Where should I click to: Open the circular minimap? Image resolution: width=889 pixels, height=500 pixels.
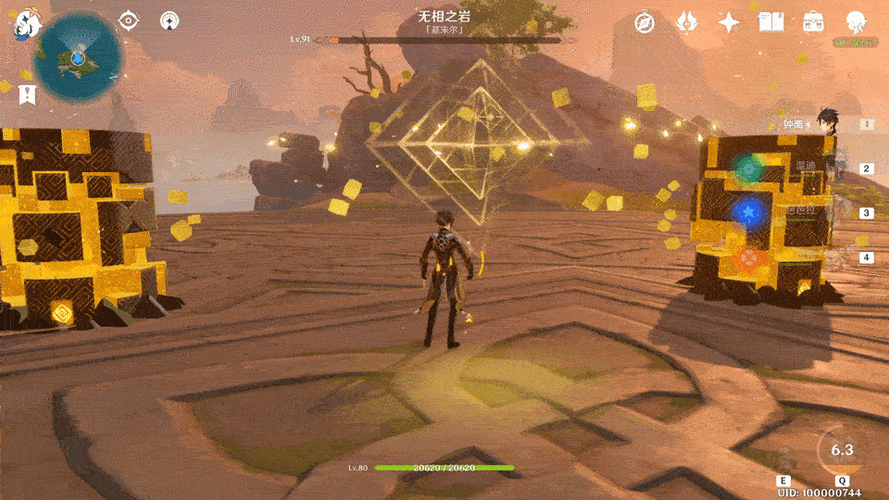click(x=78, y=60)
